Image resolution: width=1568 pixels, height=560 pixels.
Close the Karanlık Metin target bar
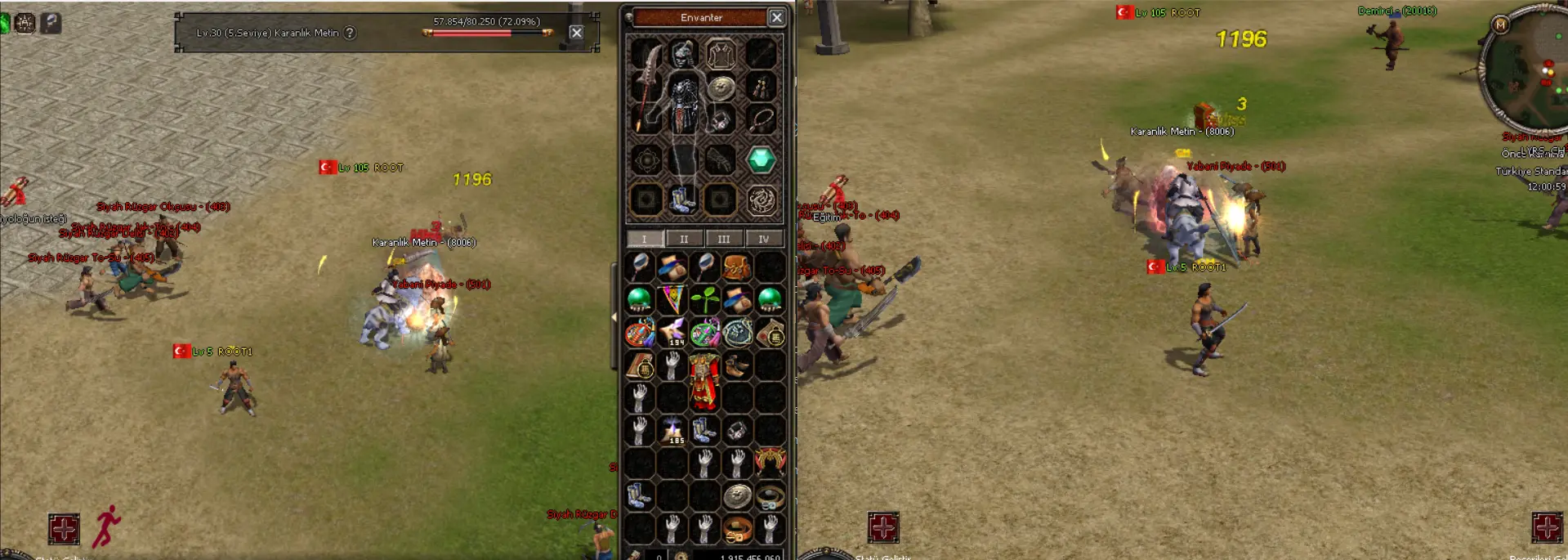[576, 33]
